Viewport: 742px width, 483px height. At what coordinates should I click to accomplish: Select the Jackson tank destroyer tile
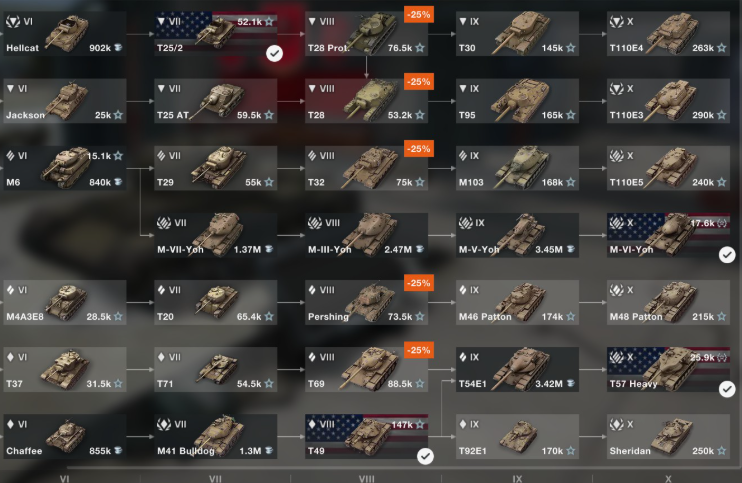coord(64,101)
